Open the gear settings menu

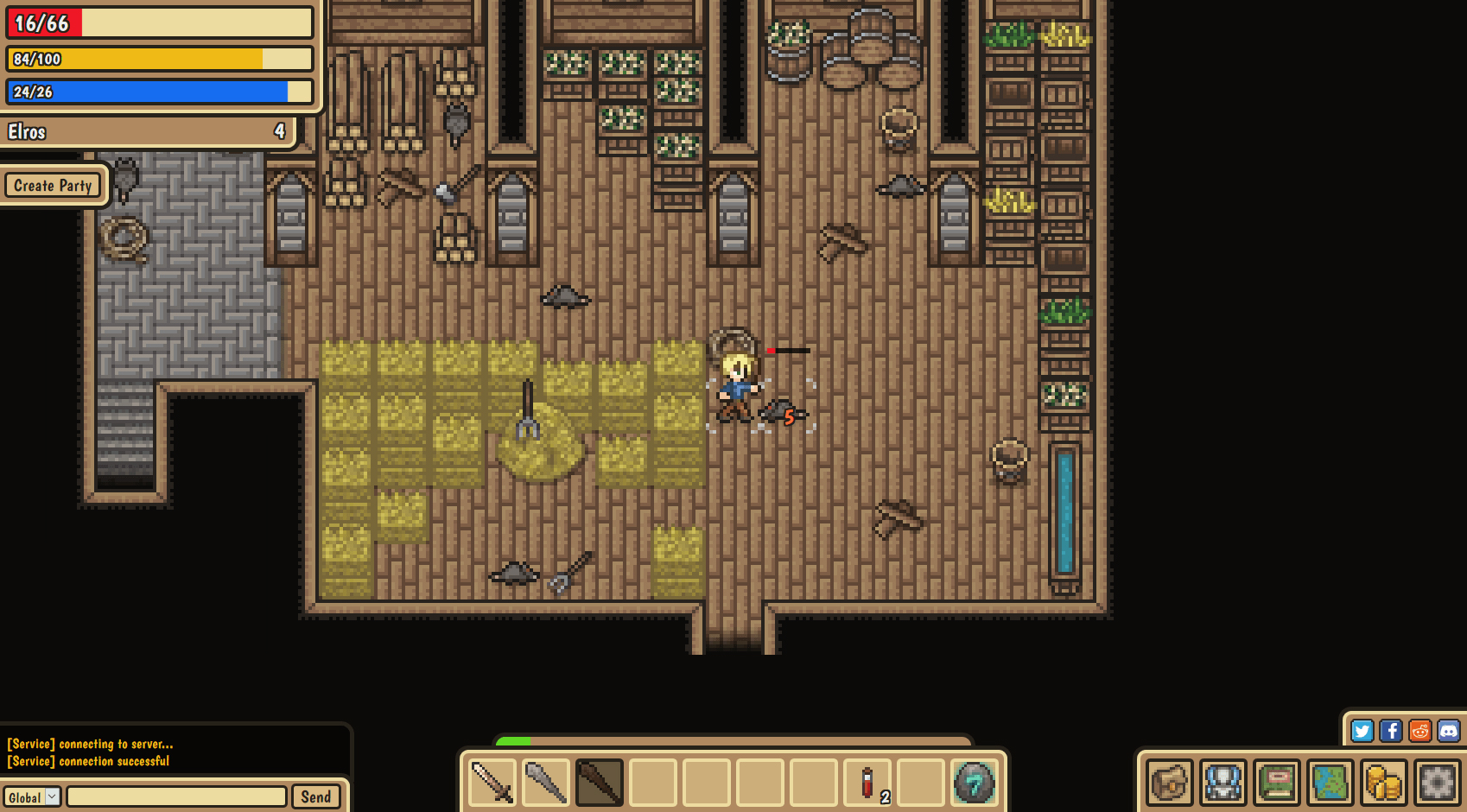click(x=1438, y=783)
